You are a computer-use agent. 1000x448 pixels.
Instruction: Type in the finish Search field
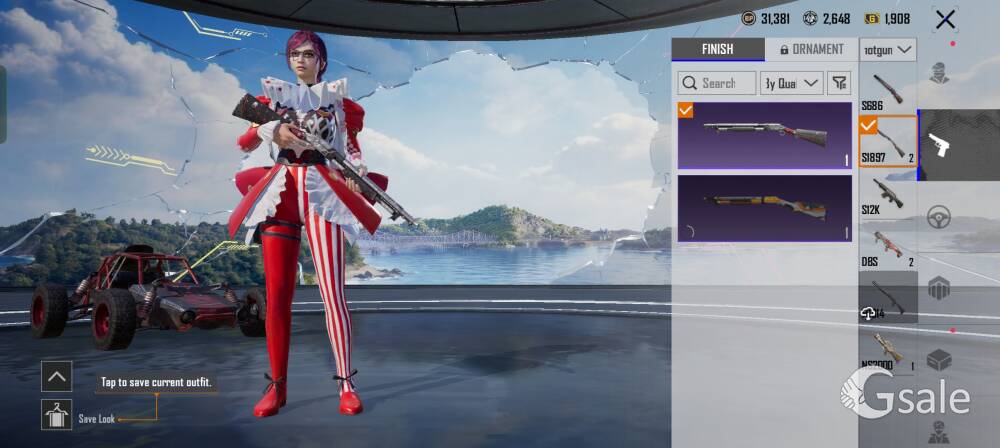coord(716,83)
